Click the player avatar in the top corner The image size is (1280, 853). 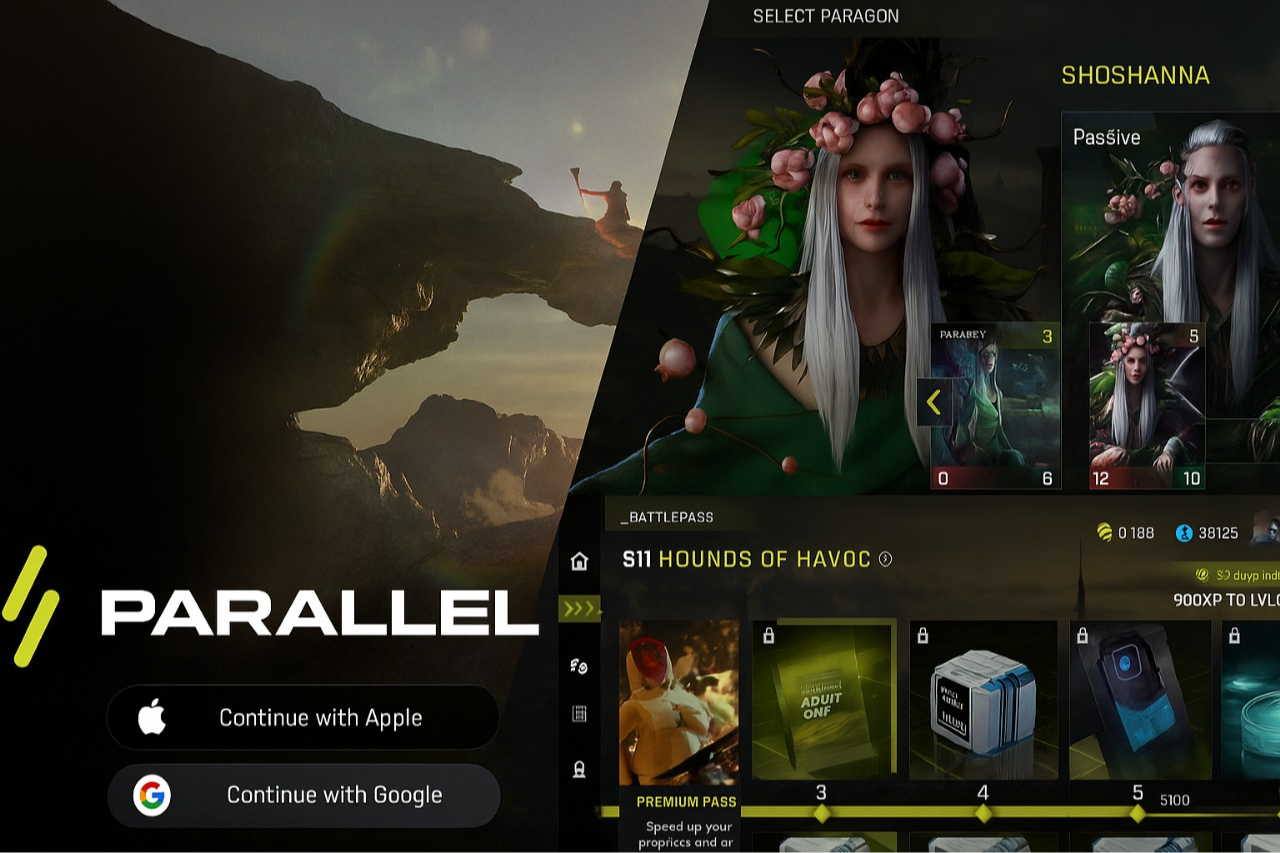tap(1266, 530)
